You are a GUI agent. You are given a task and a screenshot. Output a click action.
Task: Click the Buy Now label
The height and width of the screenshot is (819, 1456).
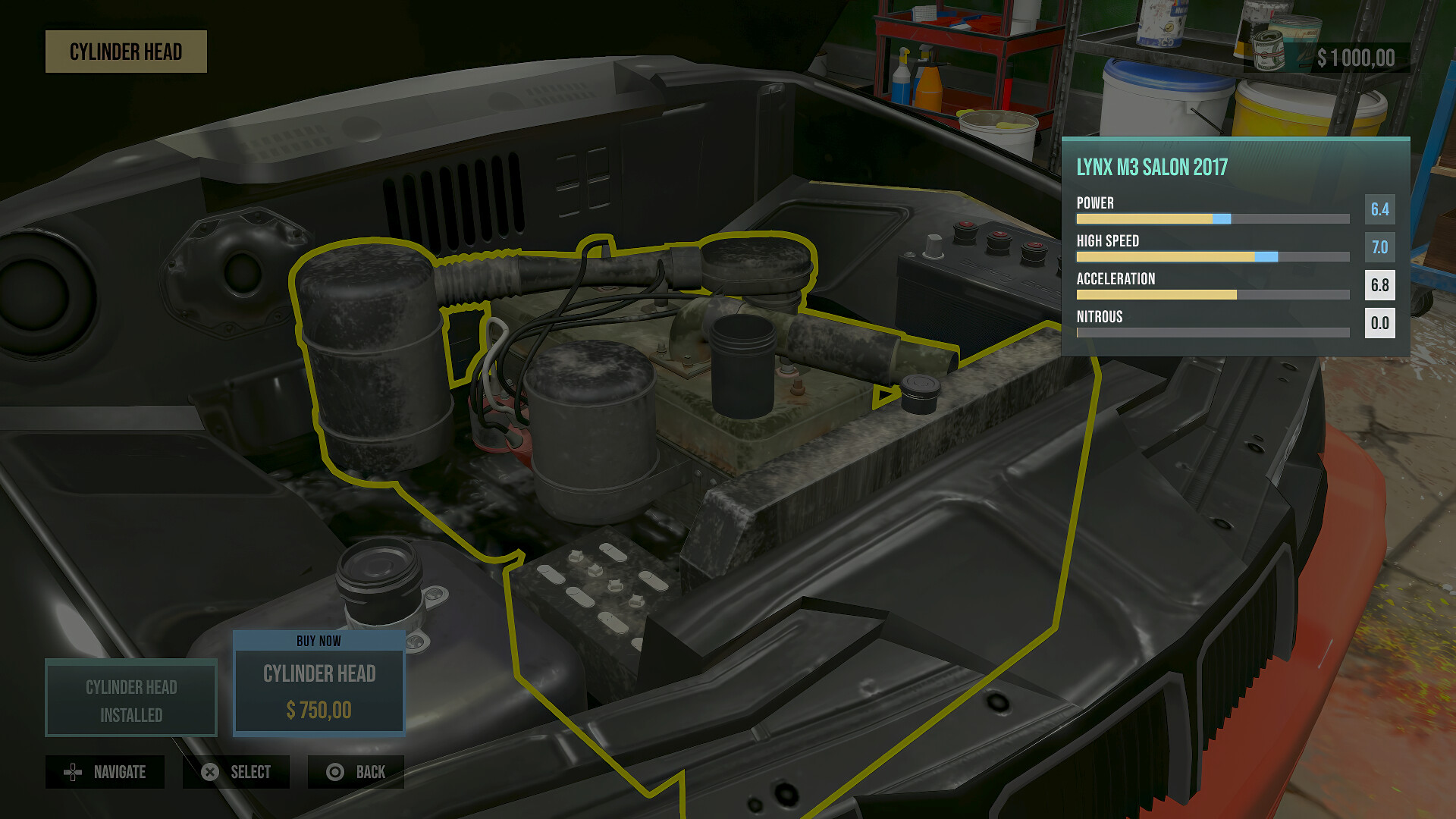click(x=318, y=640)
